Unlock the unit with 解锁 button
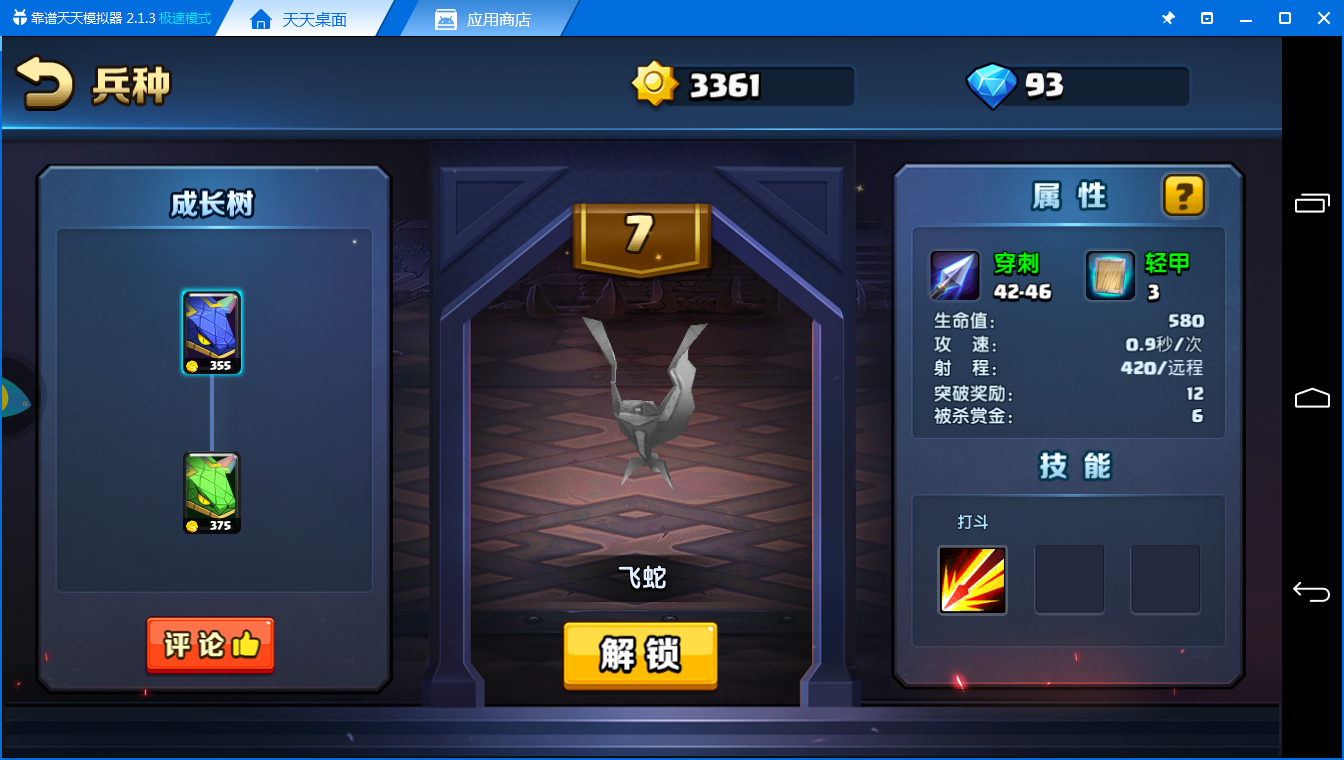Screen dimensions: 1344x760 [x=640, y=655]
